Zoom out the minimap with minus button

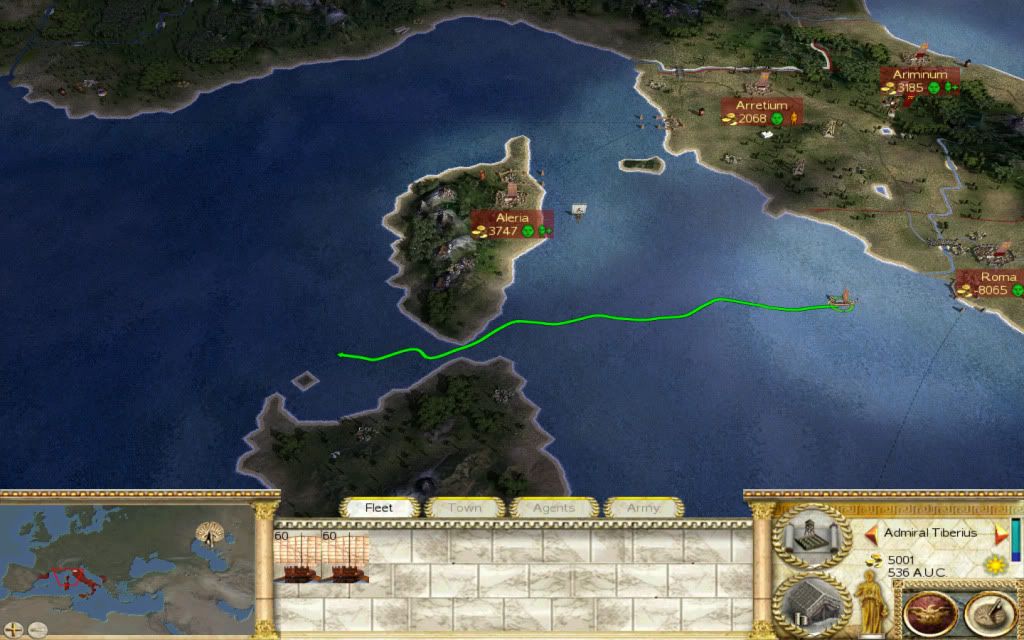coord(40,631)
